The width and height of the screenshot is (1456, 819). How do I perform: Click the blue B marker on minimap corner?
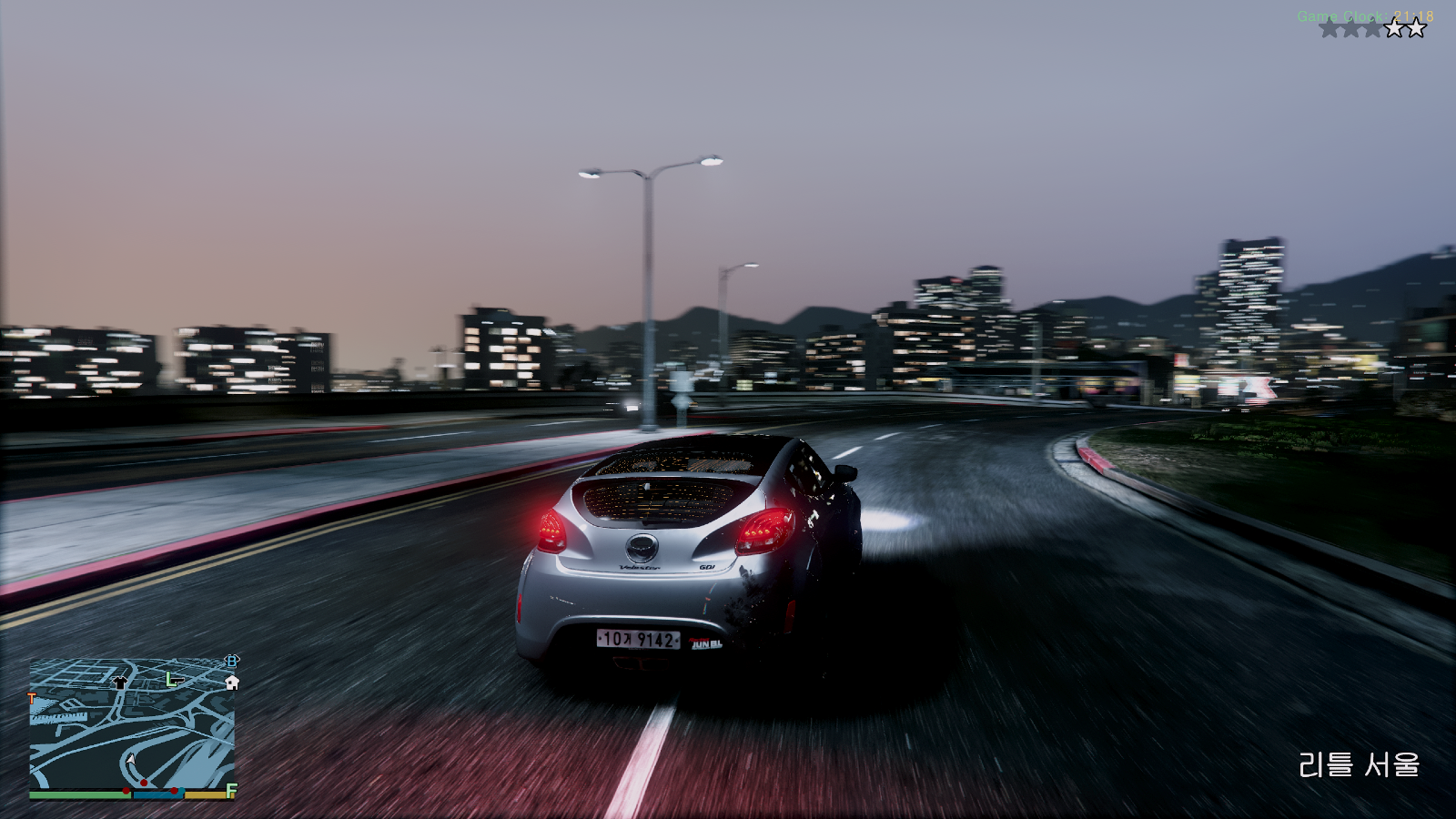[232, 661]
